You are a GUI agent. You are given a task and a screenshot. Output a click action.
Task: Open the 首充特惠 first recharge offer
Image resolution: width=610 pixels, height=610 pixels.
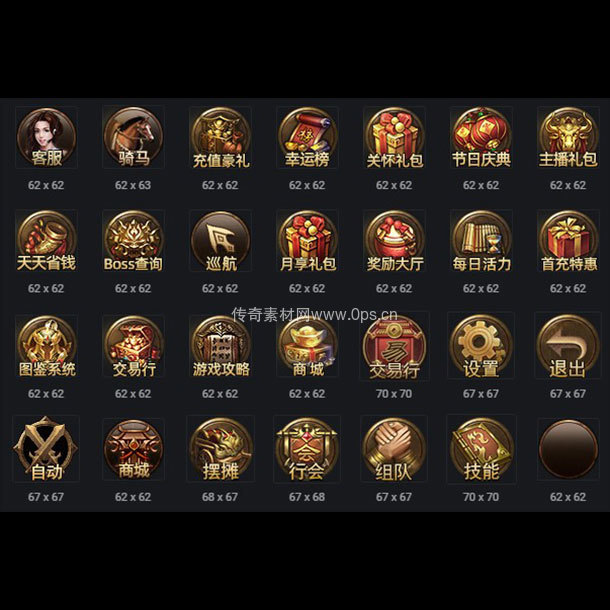(x=567, y=242)
